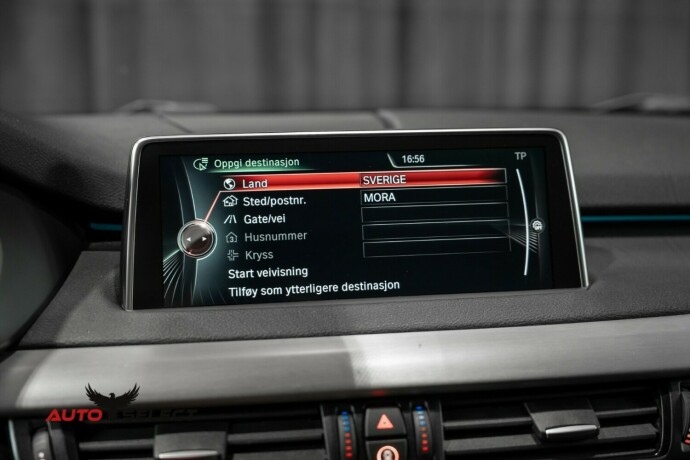Select the Husnummer entry
Viewport: 690px width, 460px height.
[x=274, y=237]
